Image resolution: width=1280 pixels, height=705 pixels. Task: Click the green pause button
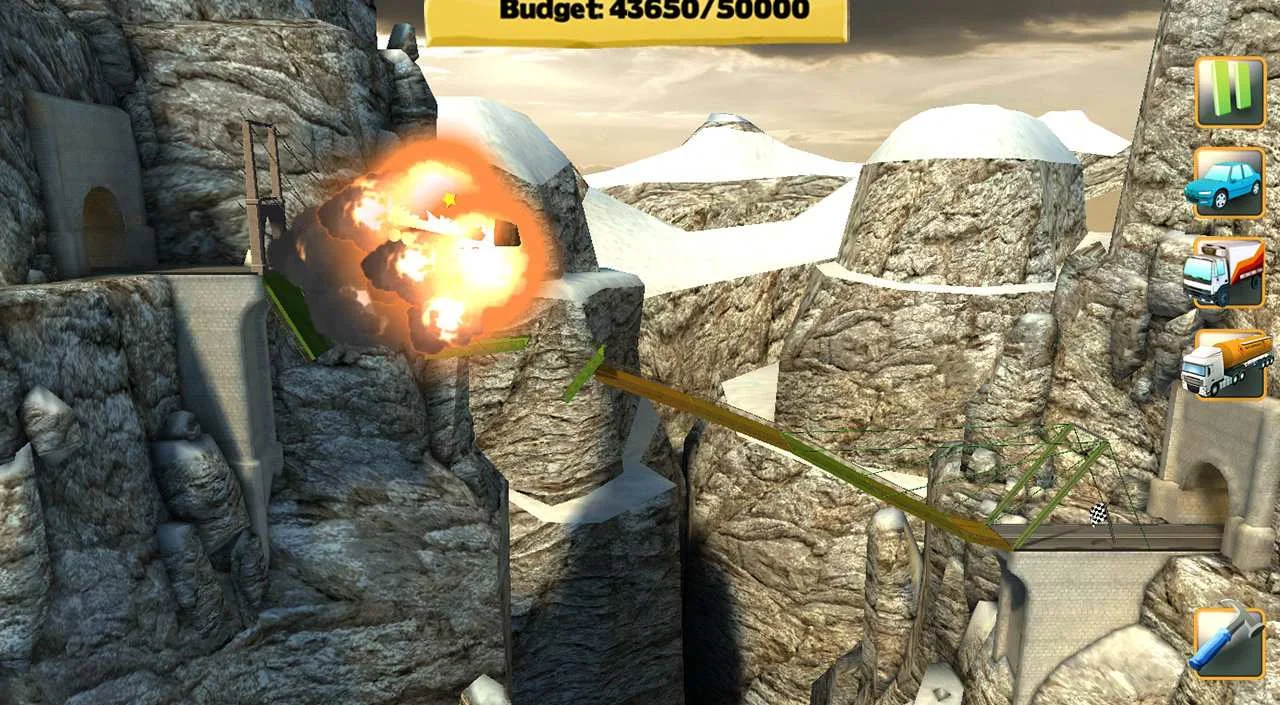tap(1229, 92)
